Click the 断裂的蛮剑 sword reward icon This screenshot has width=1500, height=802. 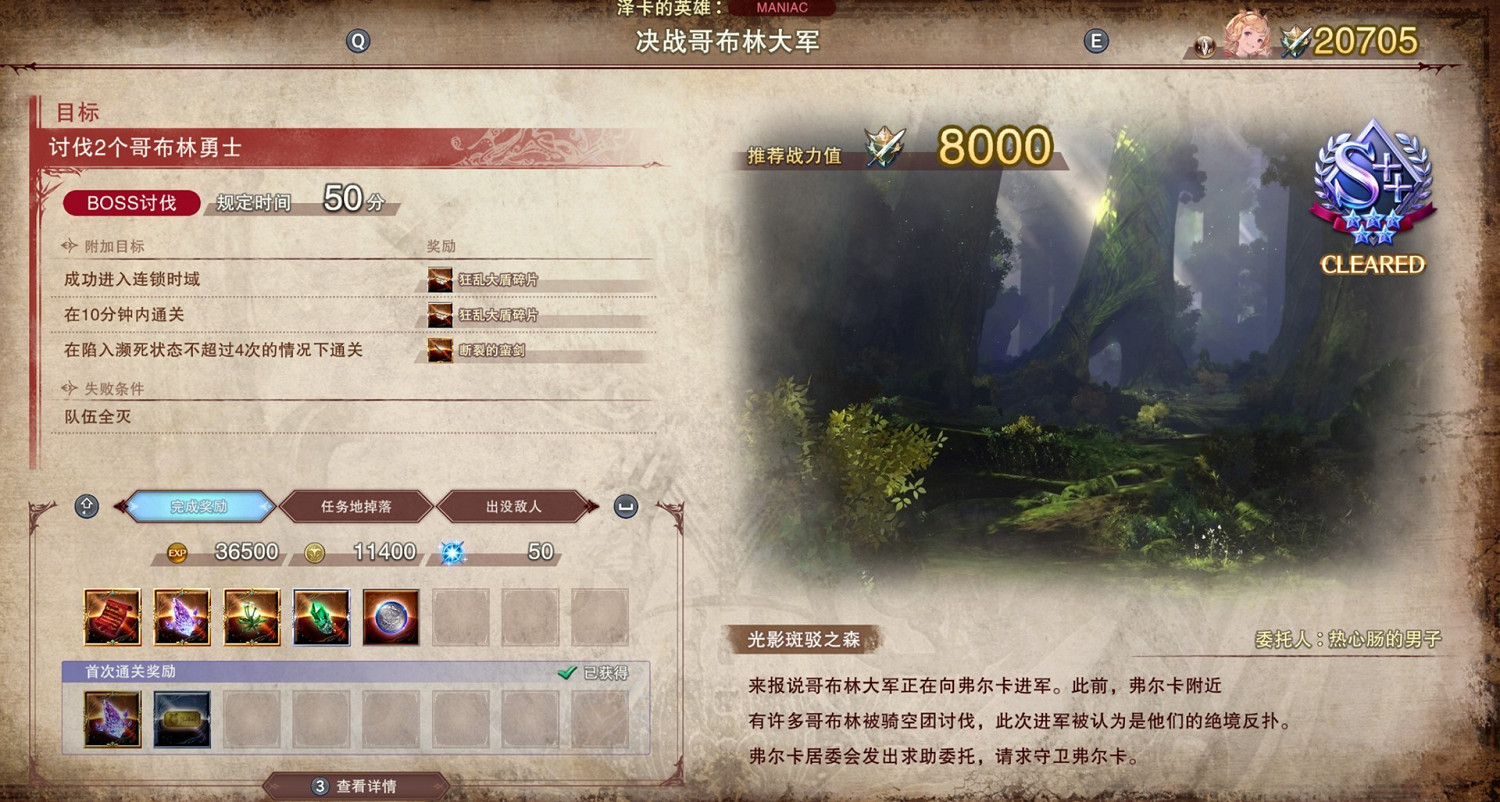pyautogui.click(x=440, y=350)
